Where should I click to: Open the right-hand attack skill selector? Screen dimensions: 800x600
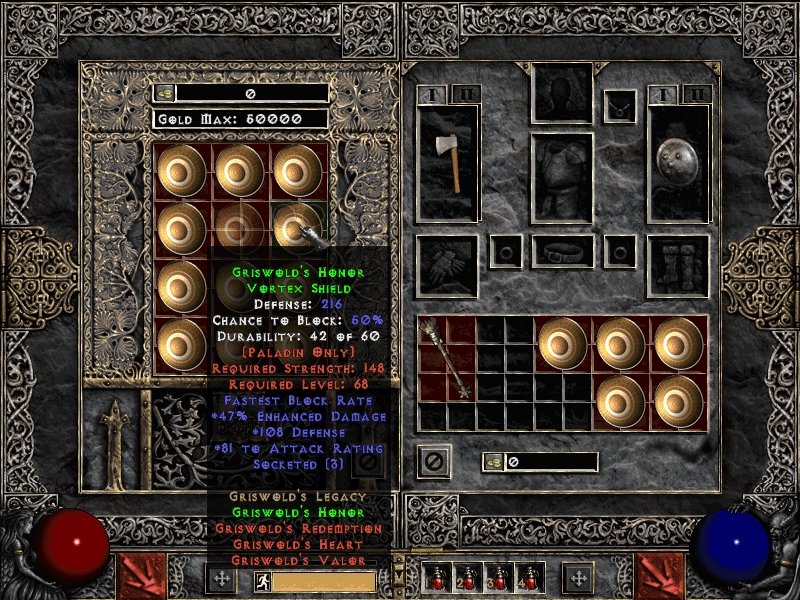(x=660, y=576)
